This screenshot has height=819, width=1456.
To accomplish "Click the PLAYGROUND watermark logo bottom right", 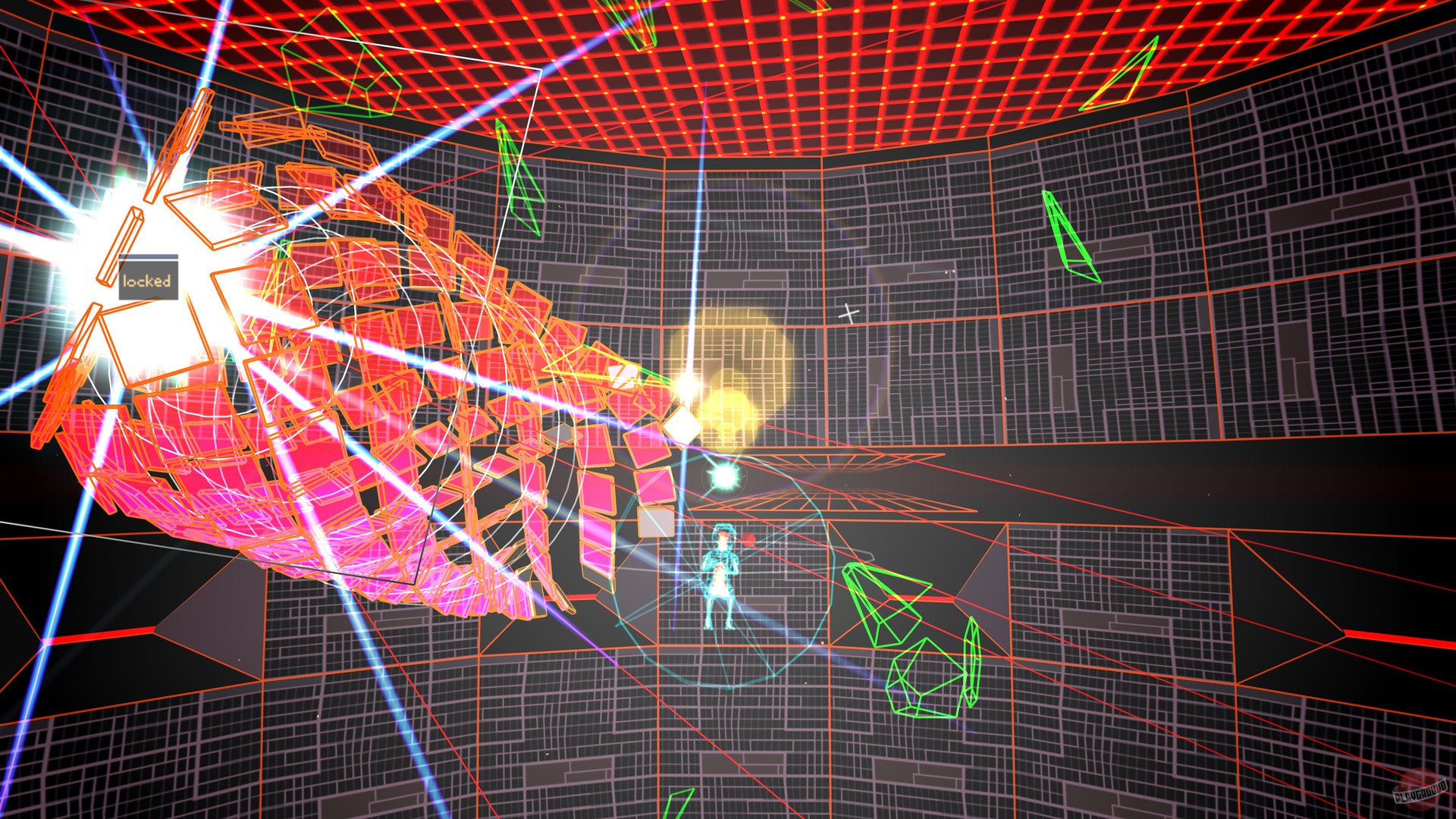I will 1421,792.
